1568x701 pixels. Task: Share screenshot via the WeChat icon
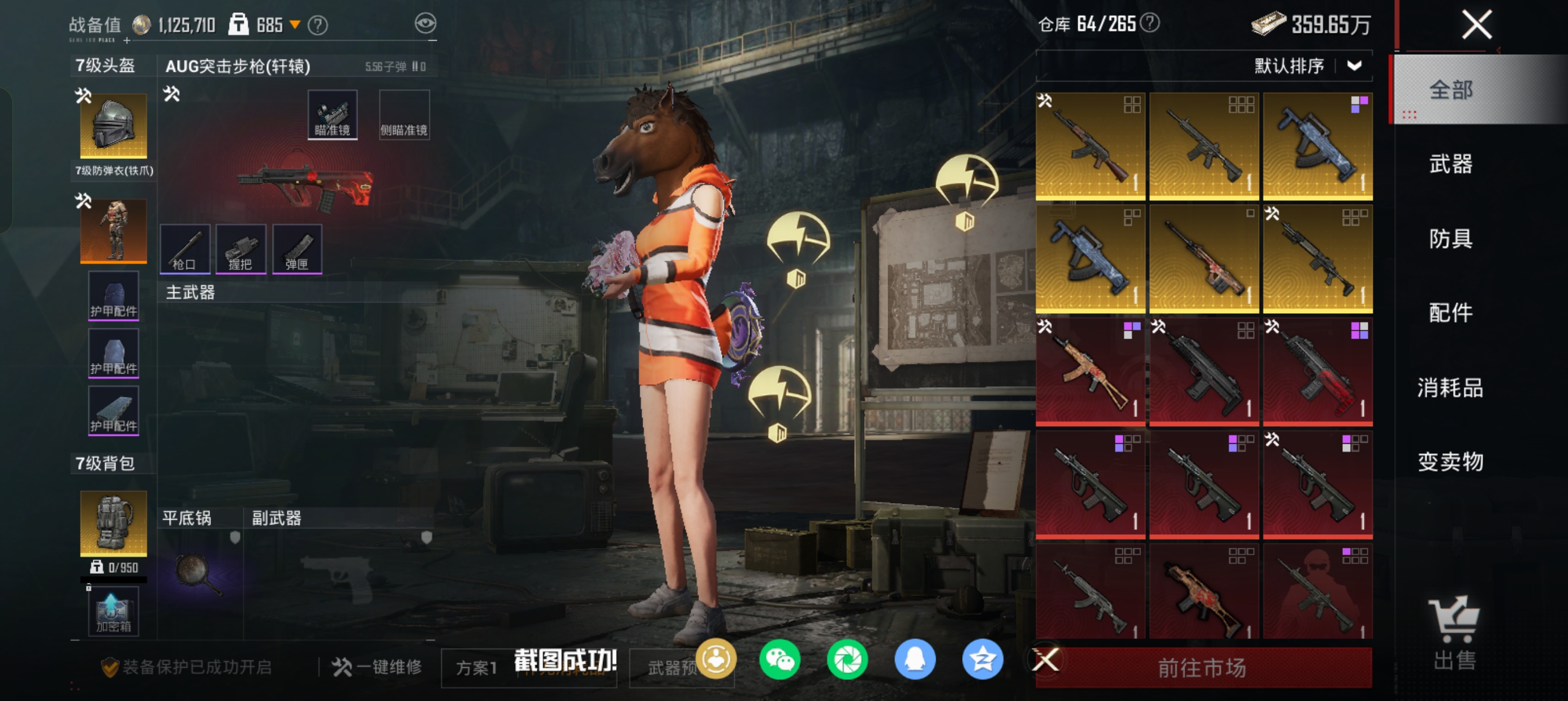coord(779,660)
